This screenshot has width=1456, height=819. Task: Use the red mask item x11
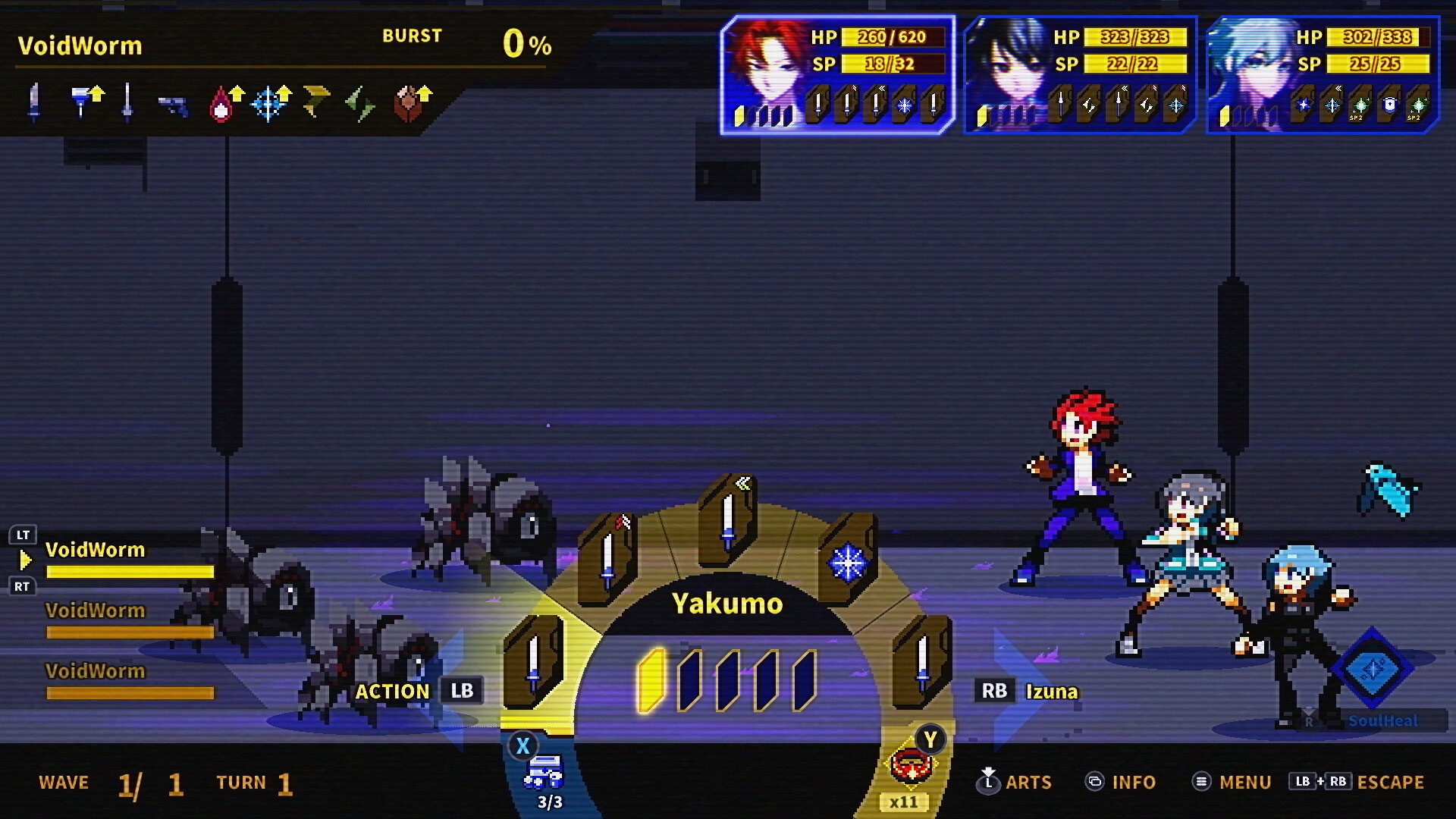pos(910,766)
